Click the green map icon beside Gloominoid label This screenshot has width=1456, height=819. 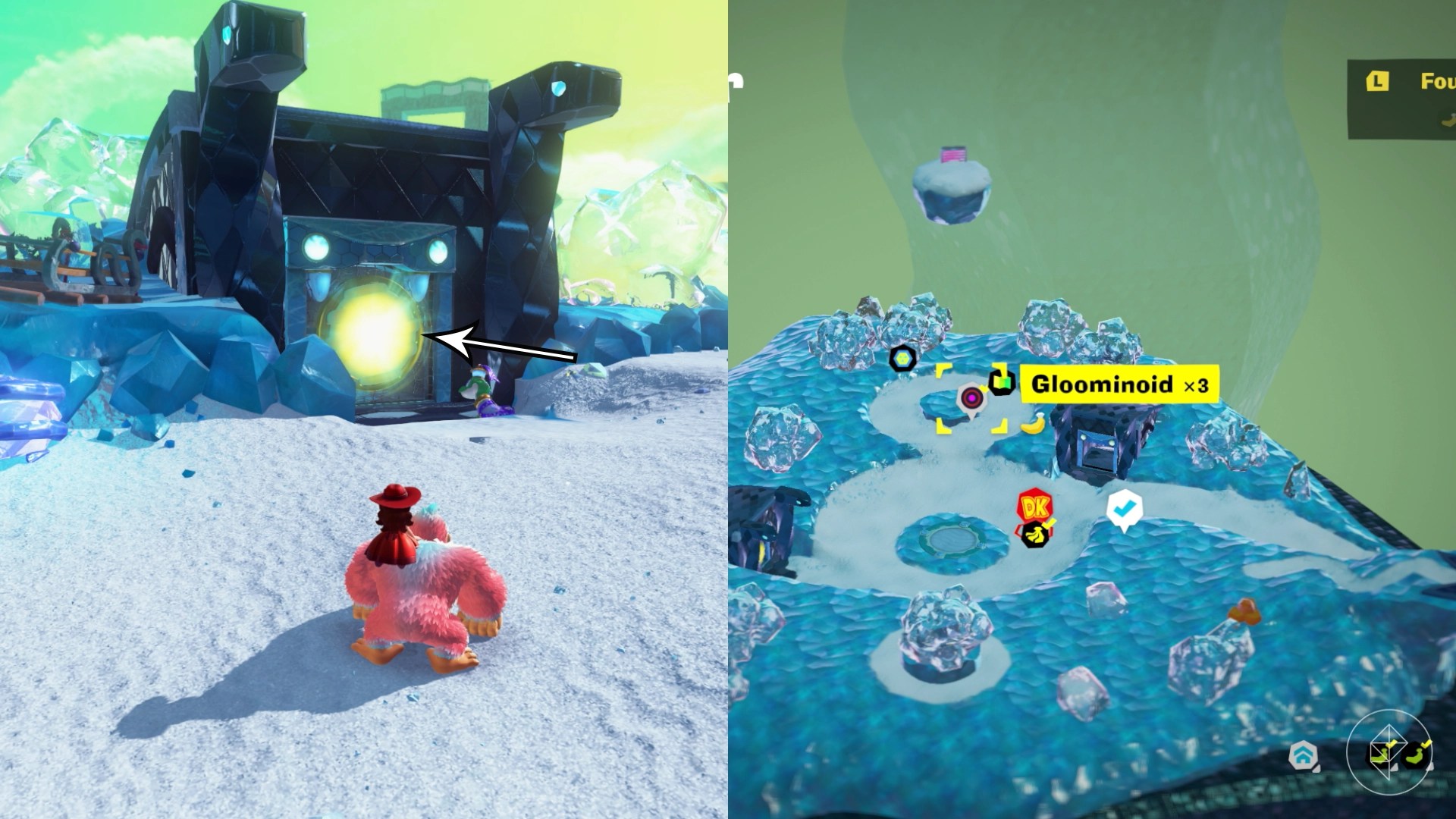coord(1002,383)
